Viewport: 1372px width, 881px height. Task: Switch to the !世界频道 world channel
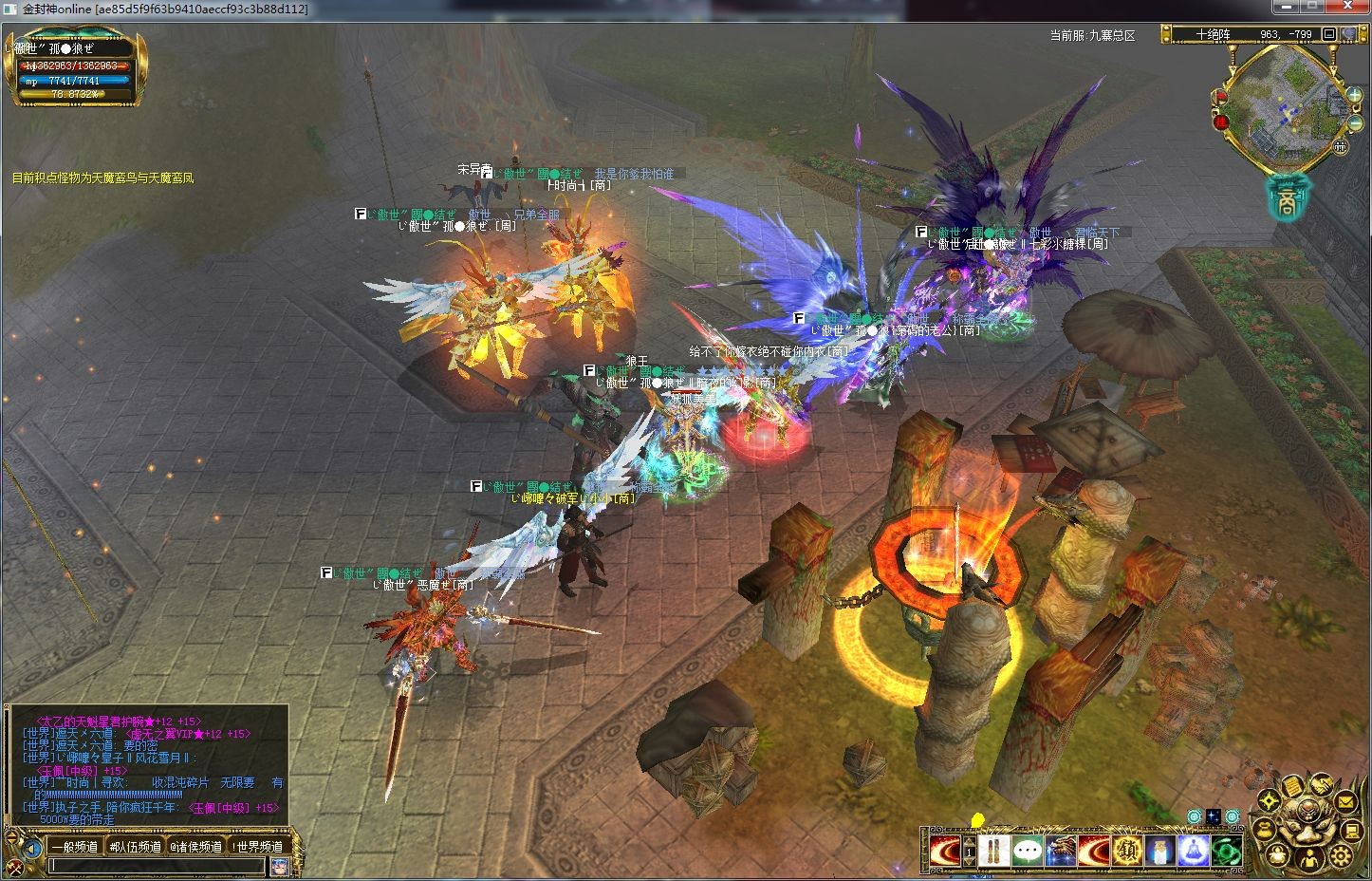(x=257, y=847)
